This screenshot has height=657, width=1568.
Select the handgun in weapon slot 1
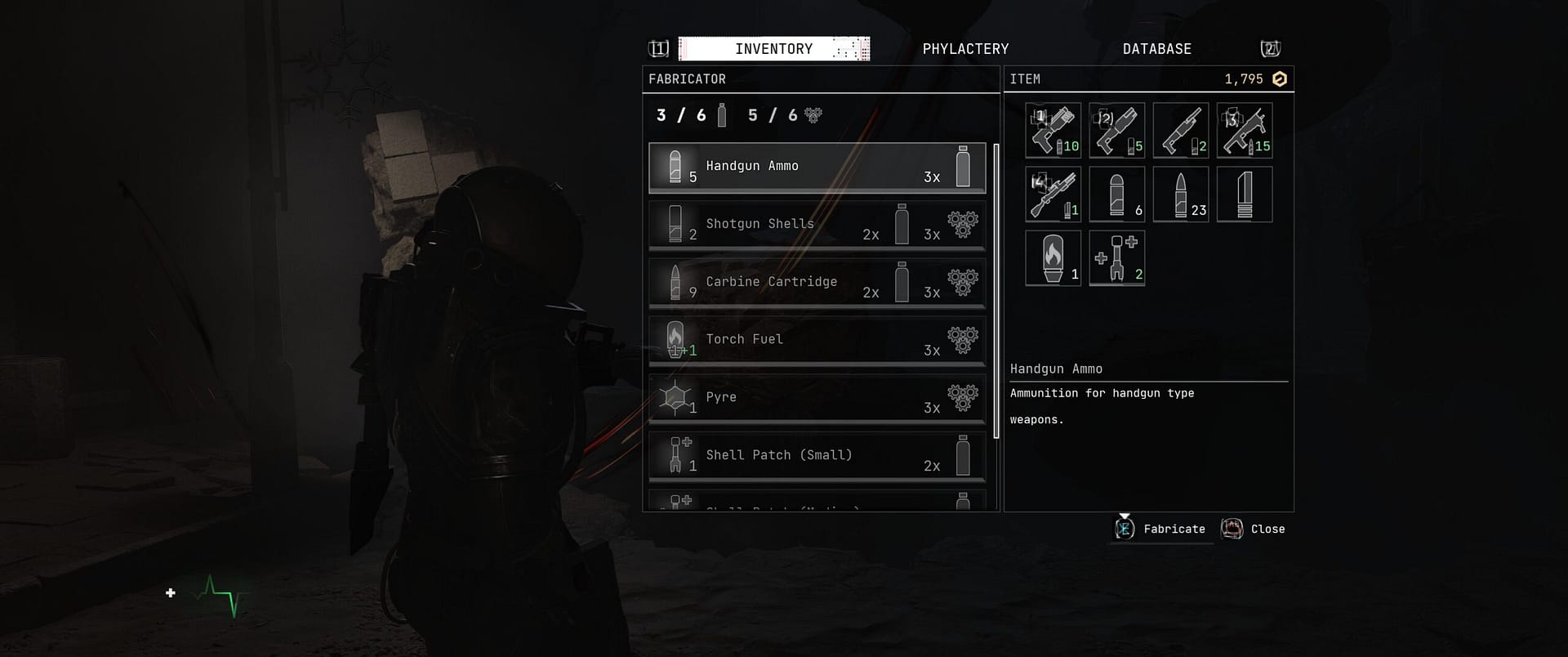click(x=1053, y=130)
